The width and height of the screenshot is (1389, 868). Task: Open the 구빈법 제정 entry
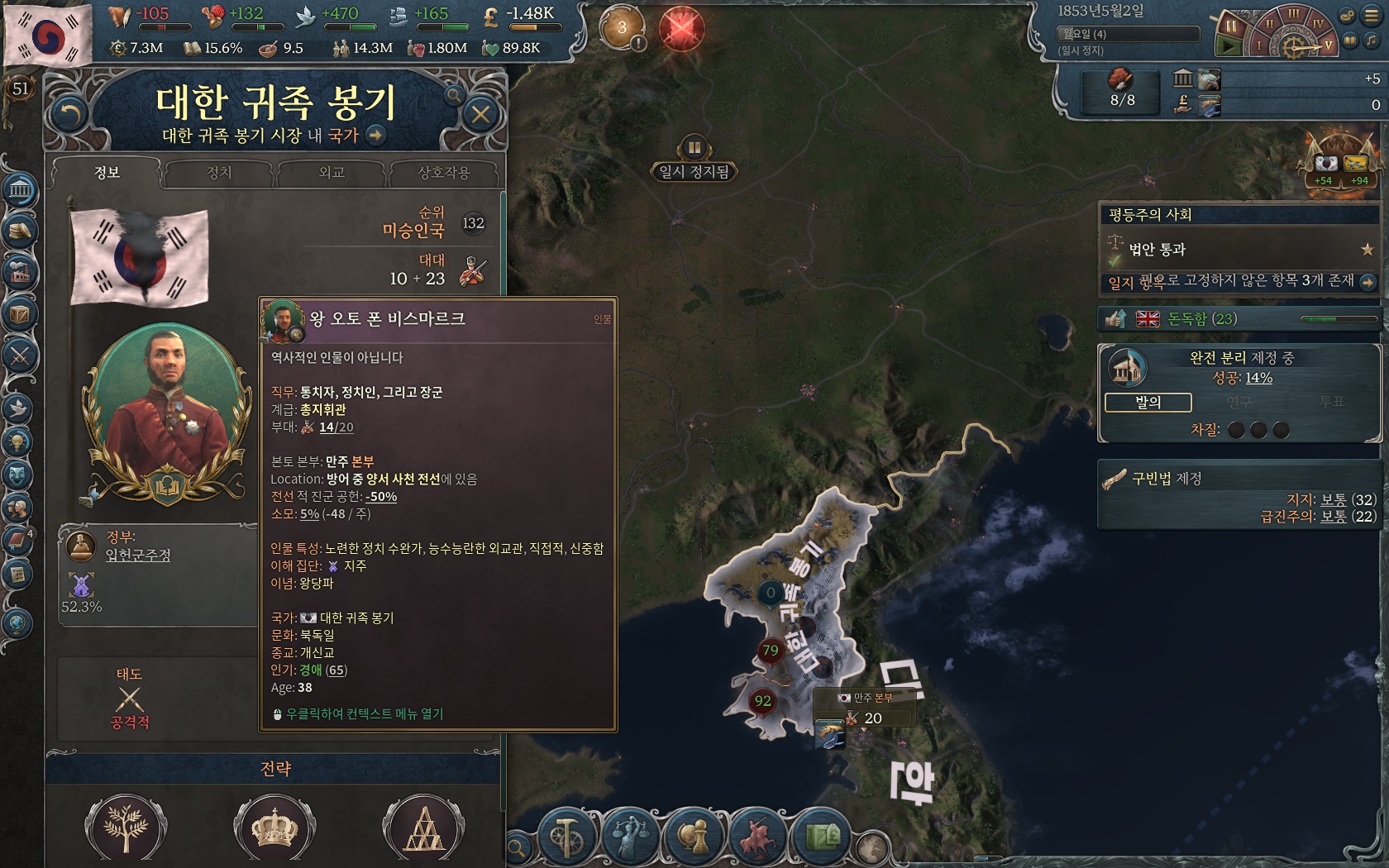[1166, 479]
